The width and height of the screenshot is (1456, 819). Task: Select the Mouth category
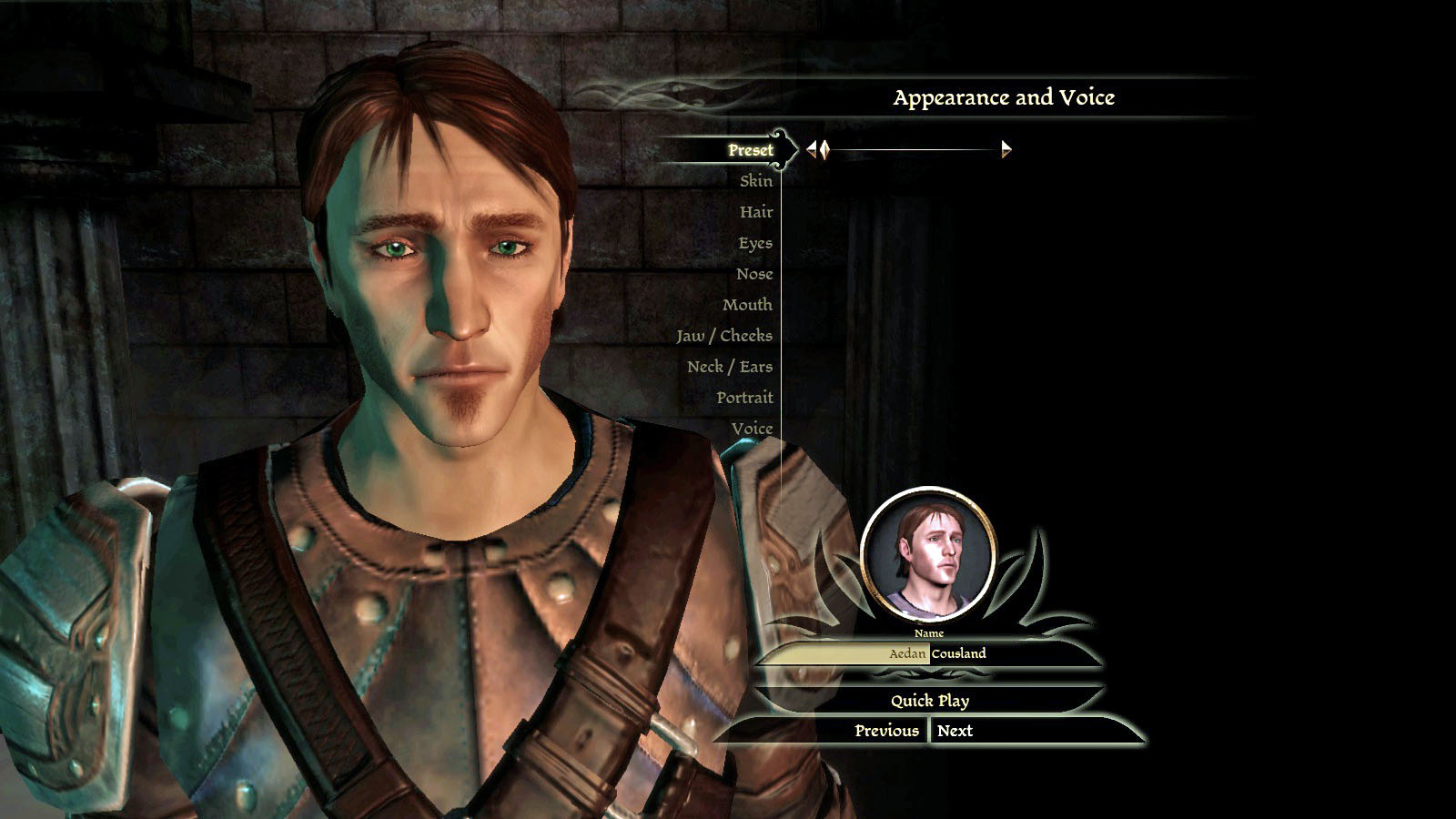746,305
